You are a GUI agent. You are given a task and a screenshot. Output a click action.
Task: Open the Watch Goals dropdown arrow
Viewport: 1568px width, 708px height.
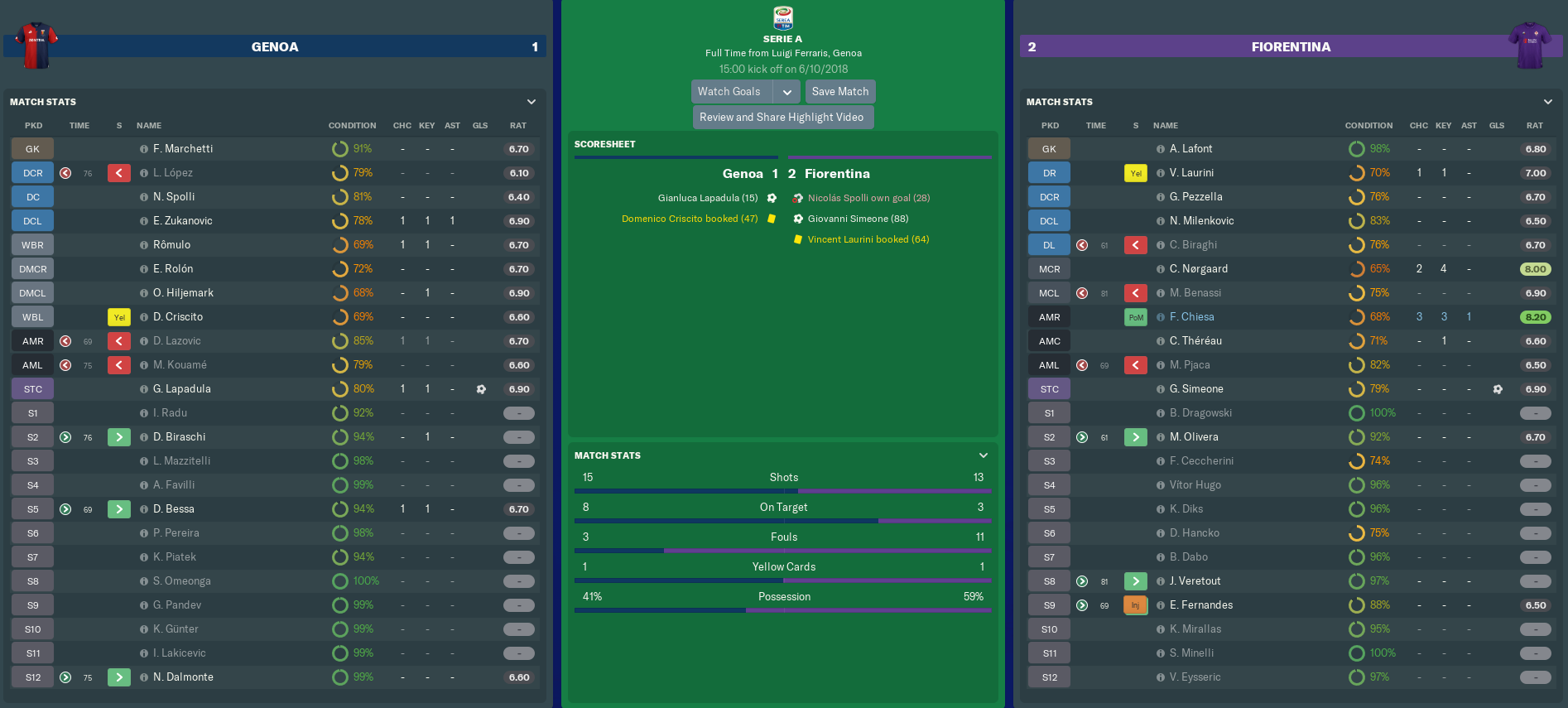pos(787,92)
